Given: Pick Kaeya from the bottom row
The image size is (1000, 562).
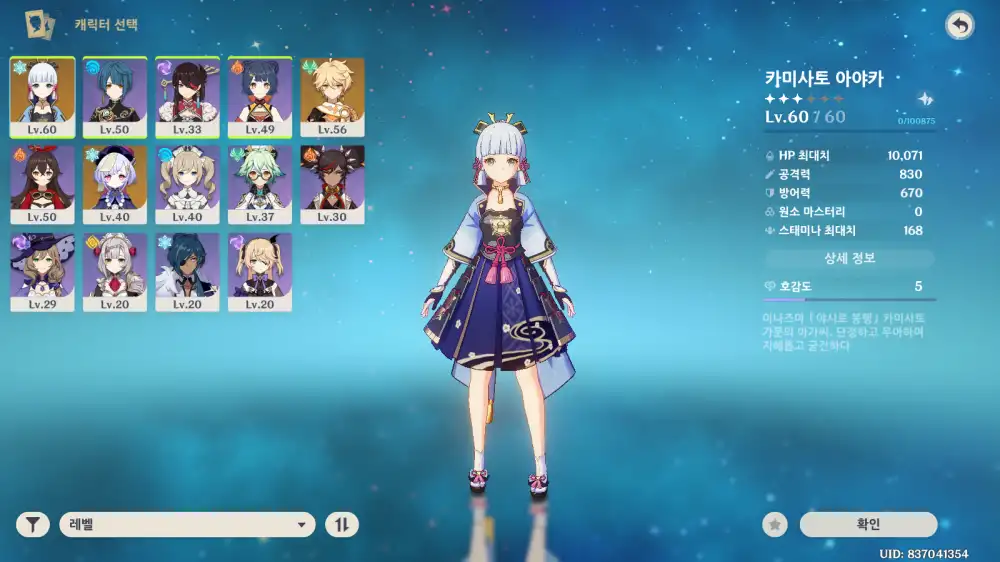Looking at the screenshot, I should pyautogui.click(x=187, y=271).
